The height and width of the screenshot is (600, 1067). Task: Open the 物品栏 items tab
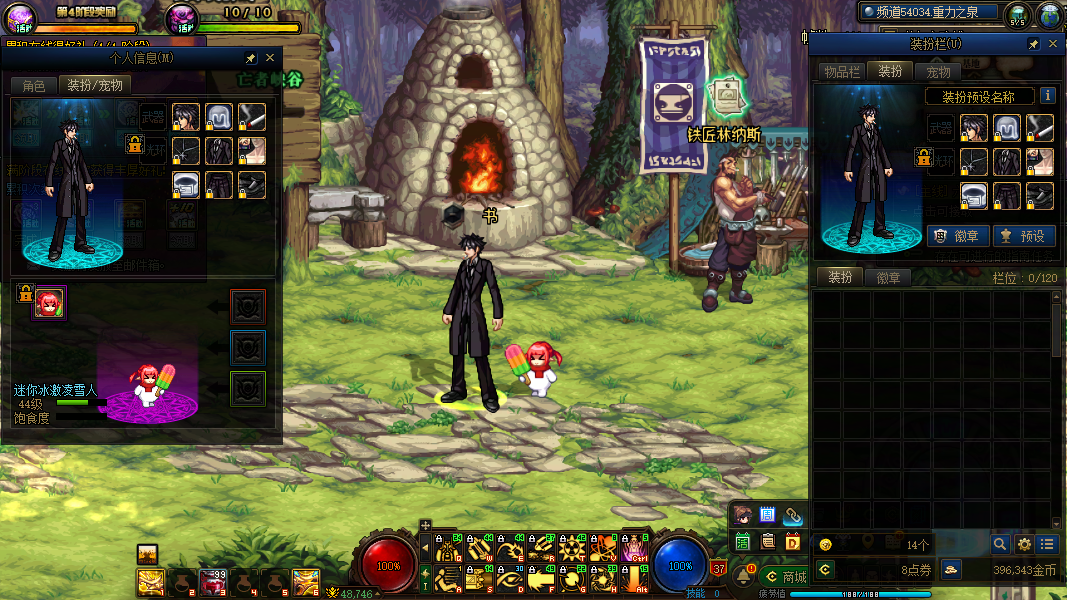pyautogui.click(x=841, y=72)
